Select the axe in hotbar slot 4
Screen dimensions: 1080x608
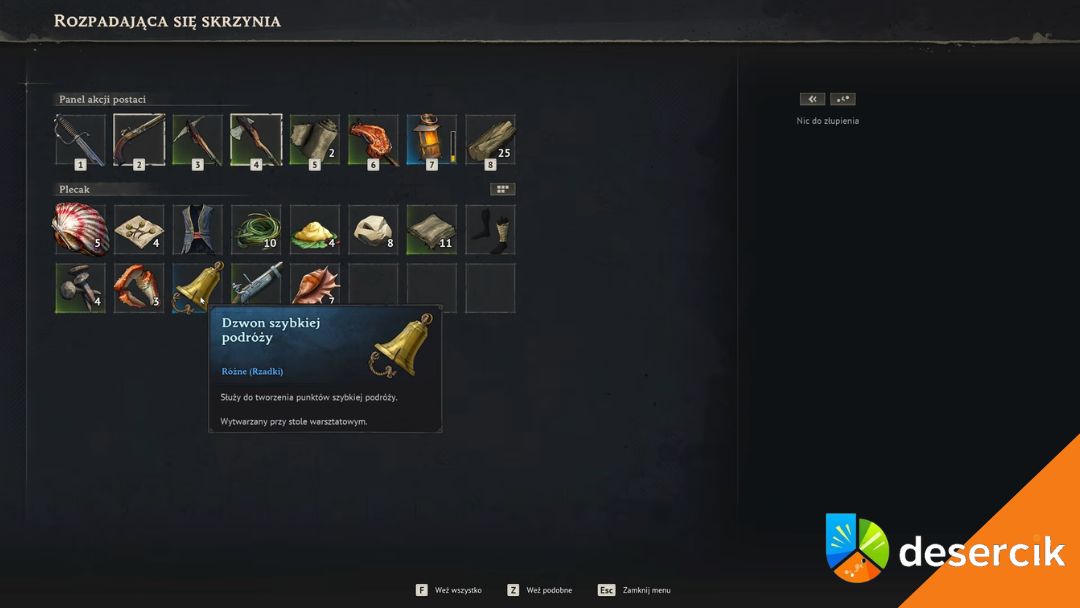(x=256, y=138)
